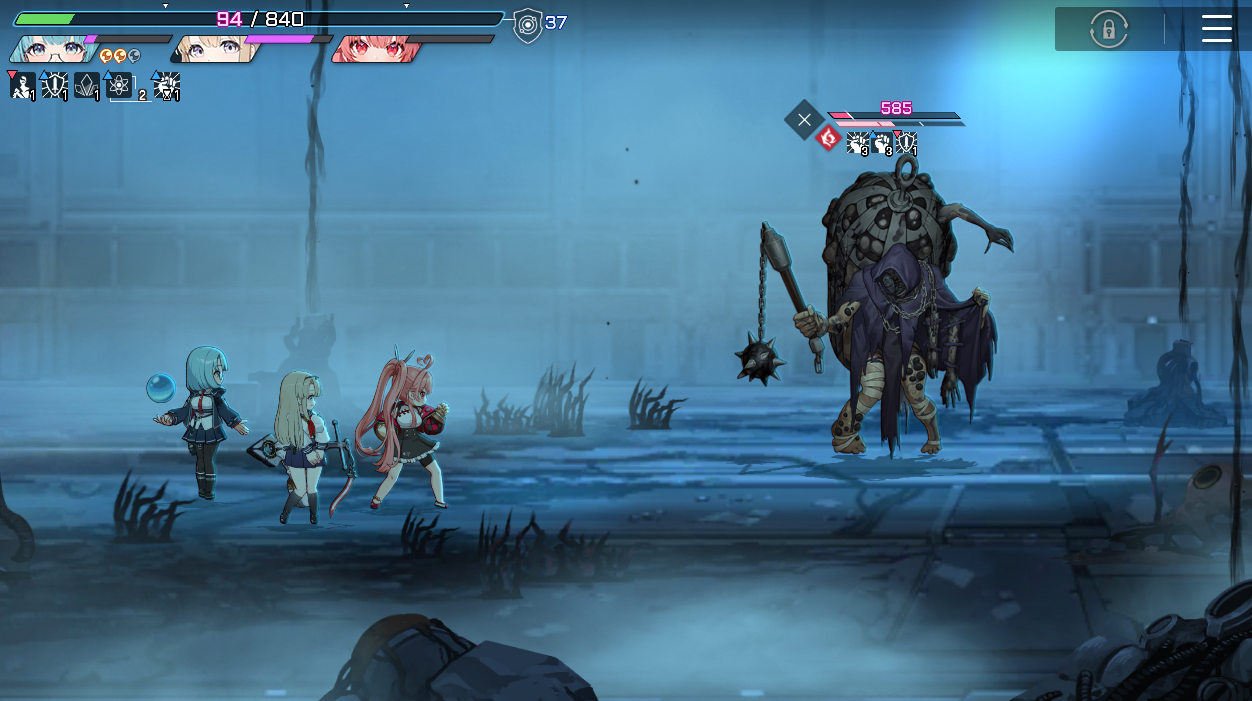
Task: Inspect the party's shield exclamation buff icon
Action: (54, 86)
